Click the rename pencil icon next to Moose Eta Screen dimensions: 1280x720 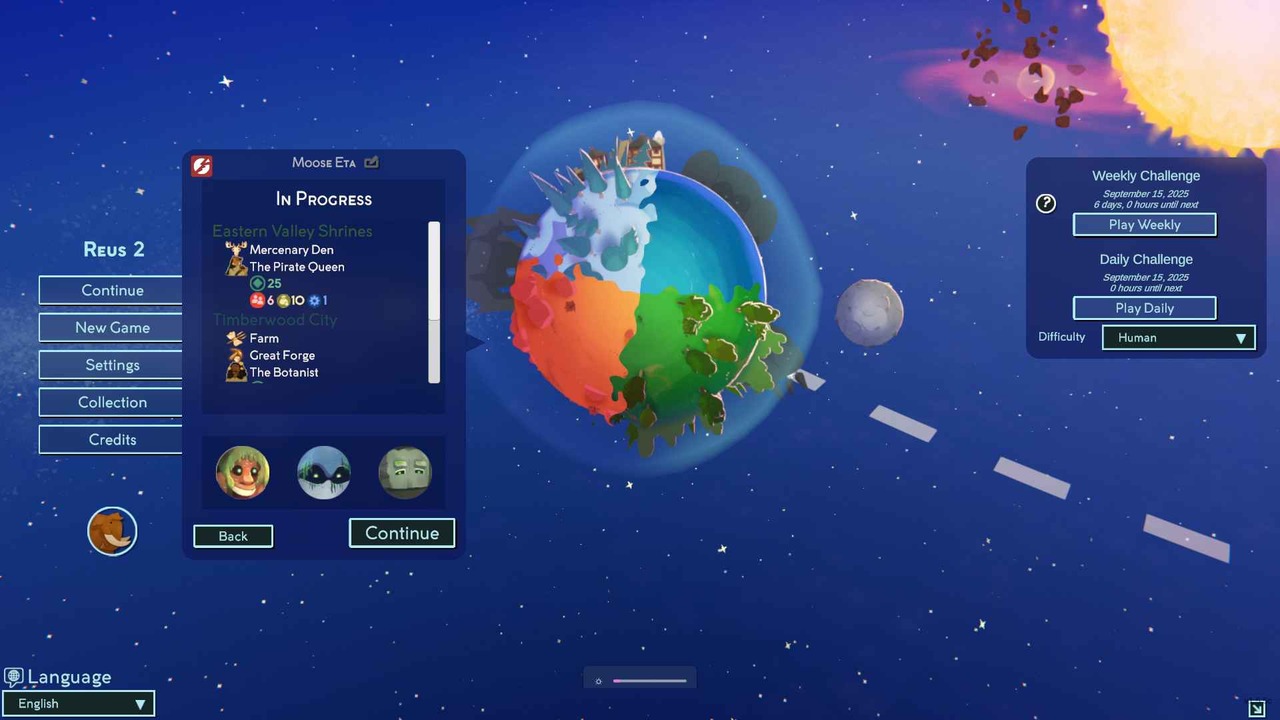[370, 162]
